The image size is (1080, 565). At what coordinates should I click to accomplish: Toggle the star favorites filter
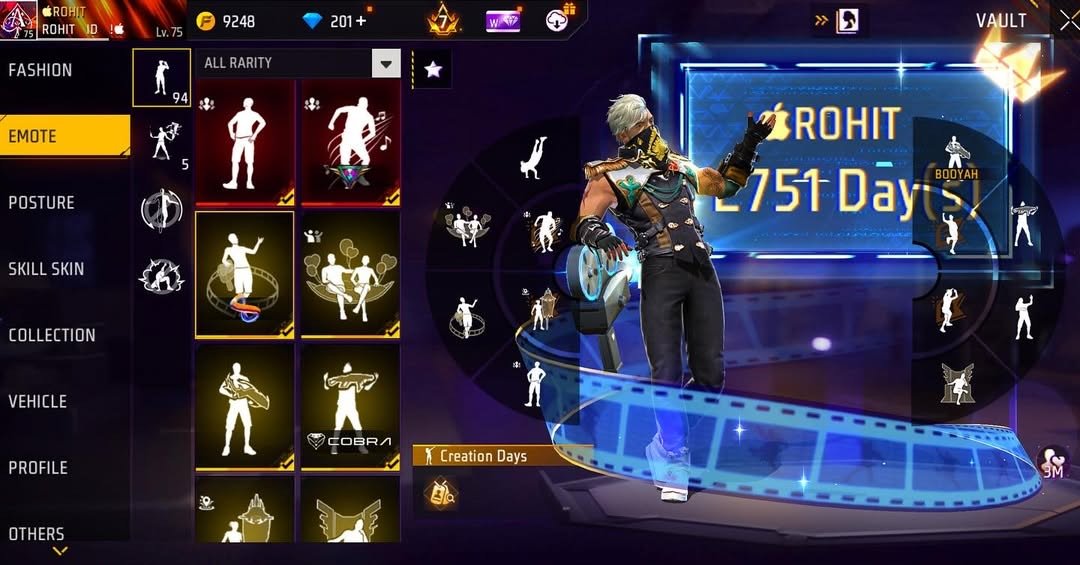pos(433,69)
